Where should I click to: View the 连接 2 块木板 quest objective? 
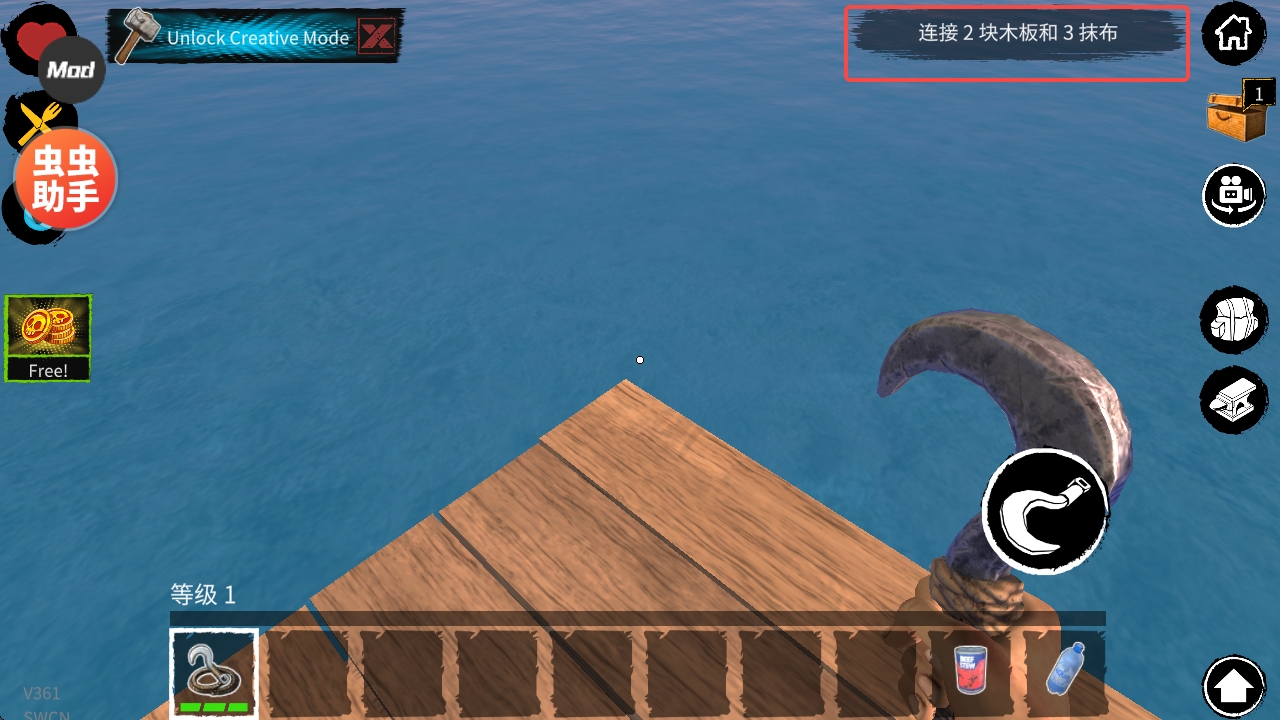click(x=1017, y=34)
